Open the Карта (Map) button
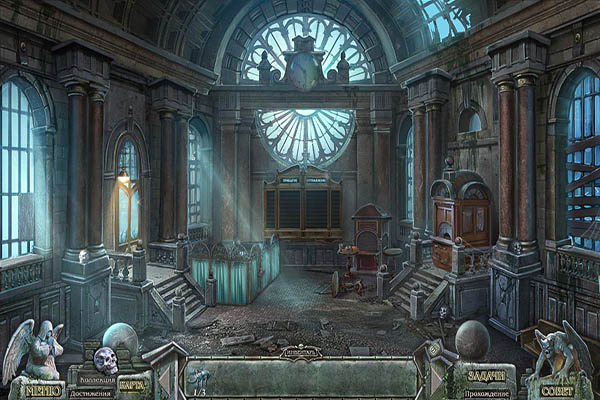This screenshot has height=400, width=600. 132,384
